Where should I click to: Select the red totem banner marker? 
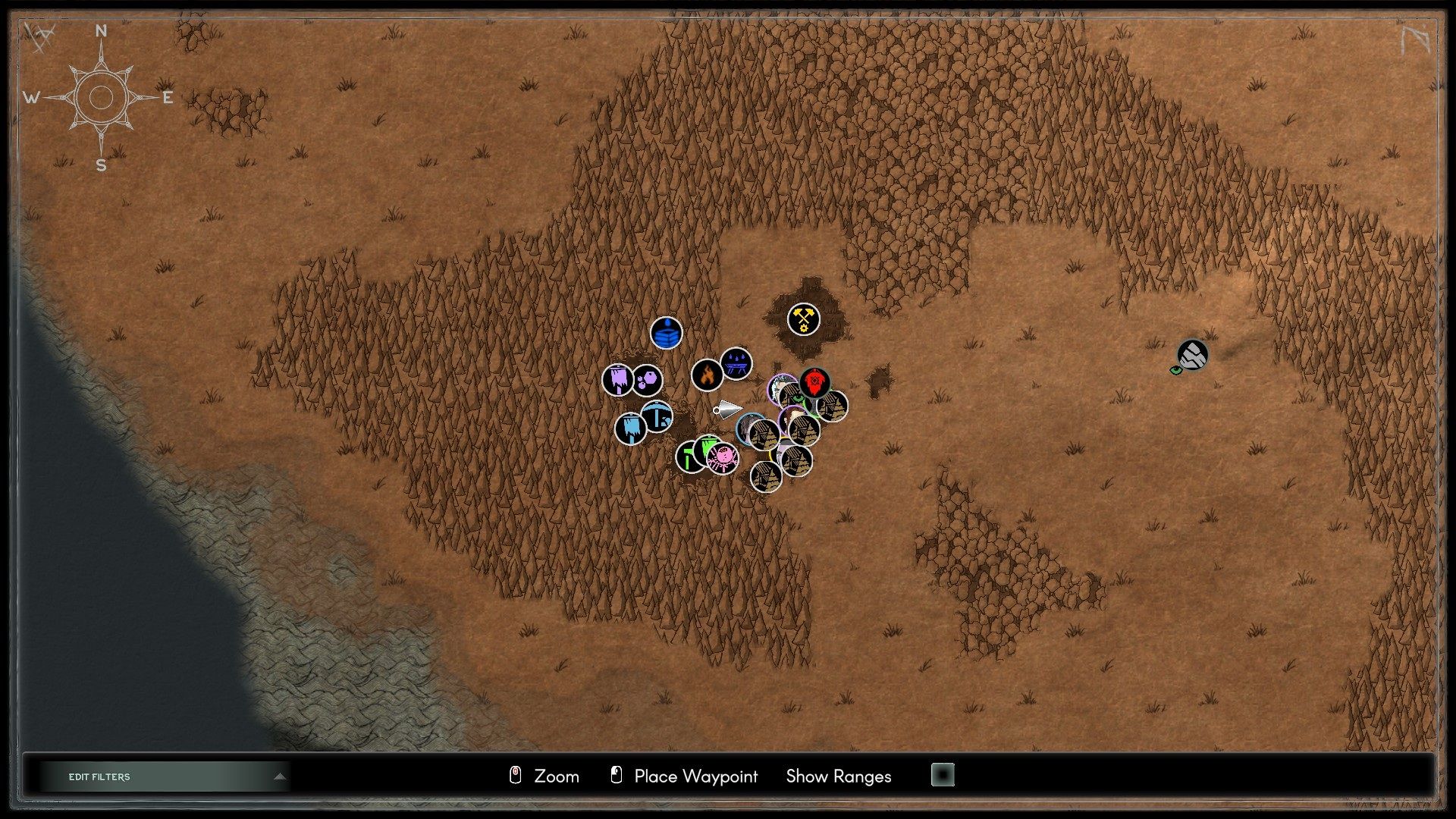(x=813, y=381)
